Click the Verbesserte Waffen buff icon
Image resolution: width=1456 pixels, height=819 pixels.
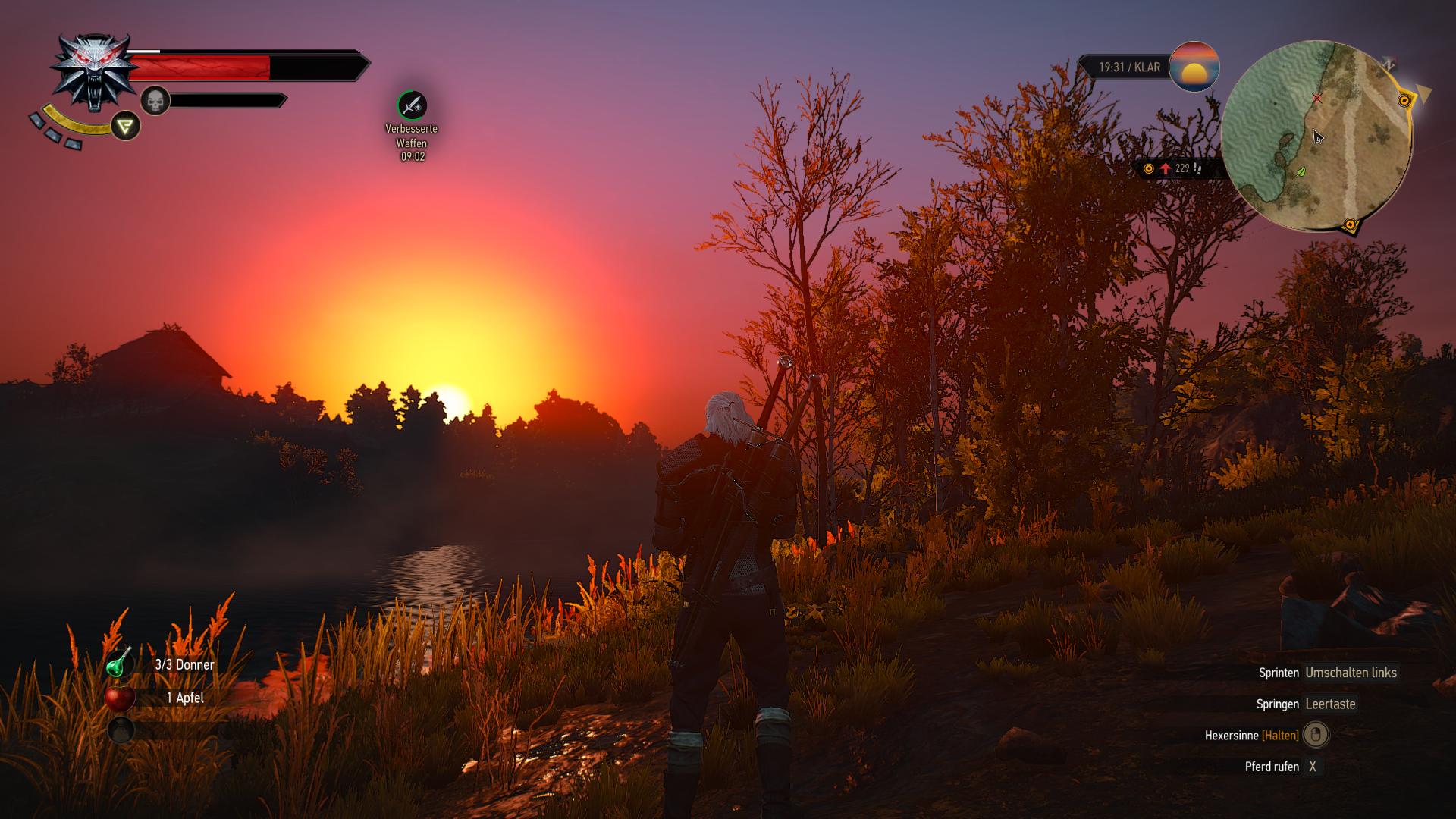[412, 105]
